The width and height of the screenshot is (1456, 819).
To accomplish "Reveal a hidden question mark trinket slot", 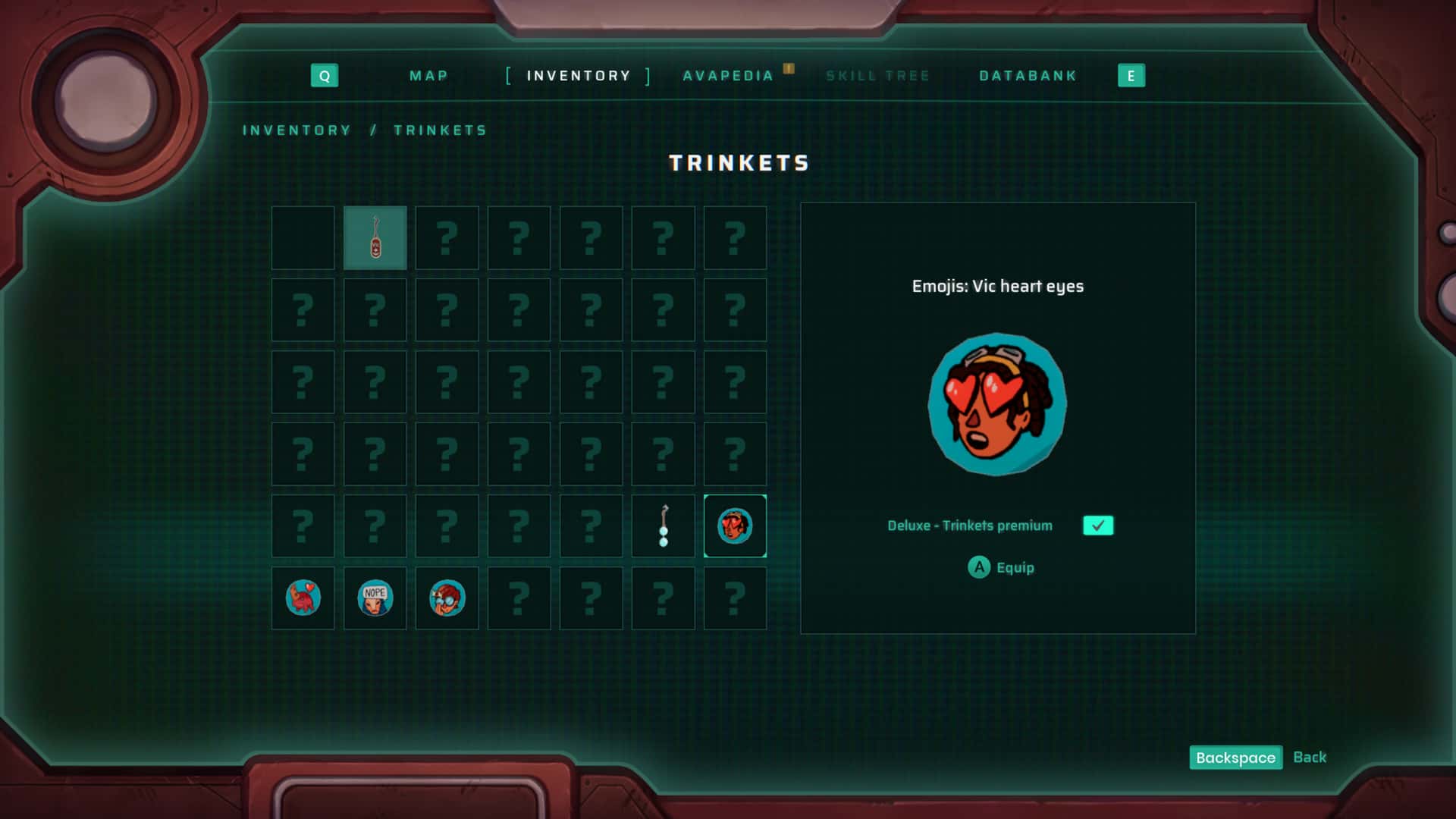I will click(519, 309).
